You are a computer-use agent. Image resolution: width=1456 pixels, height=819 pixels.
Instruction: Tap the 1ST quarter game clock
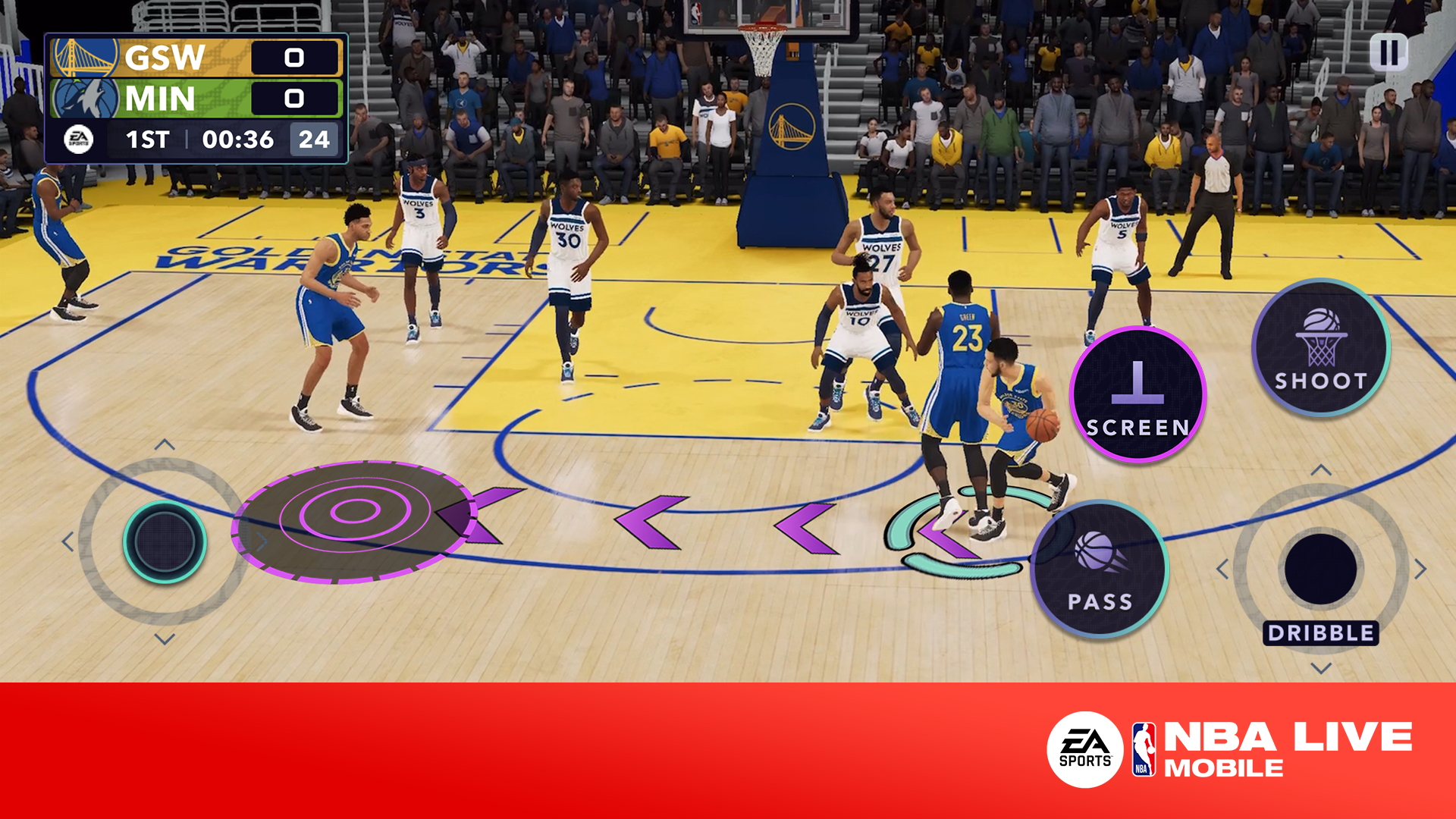[x=149, y=140]
